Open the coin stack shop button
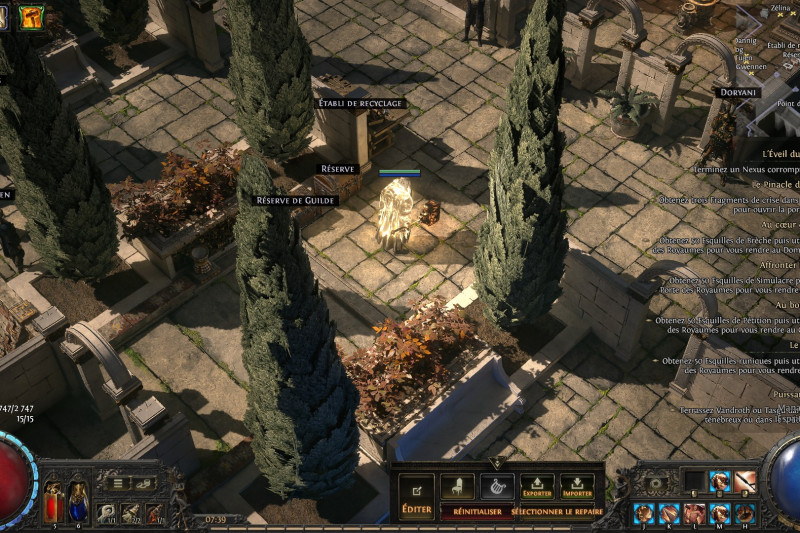 (145, 483)
